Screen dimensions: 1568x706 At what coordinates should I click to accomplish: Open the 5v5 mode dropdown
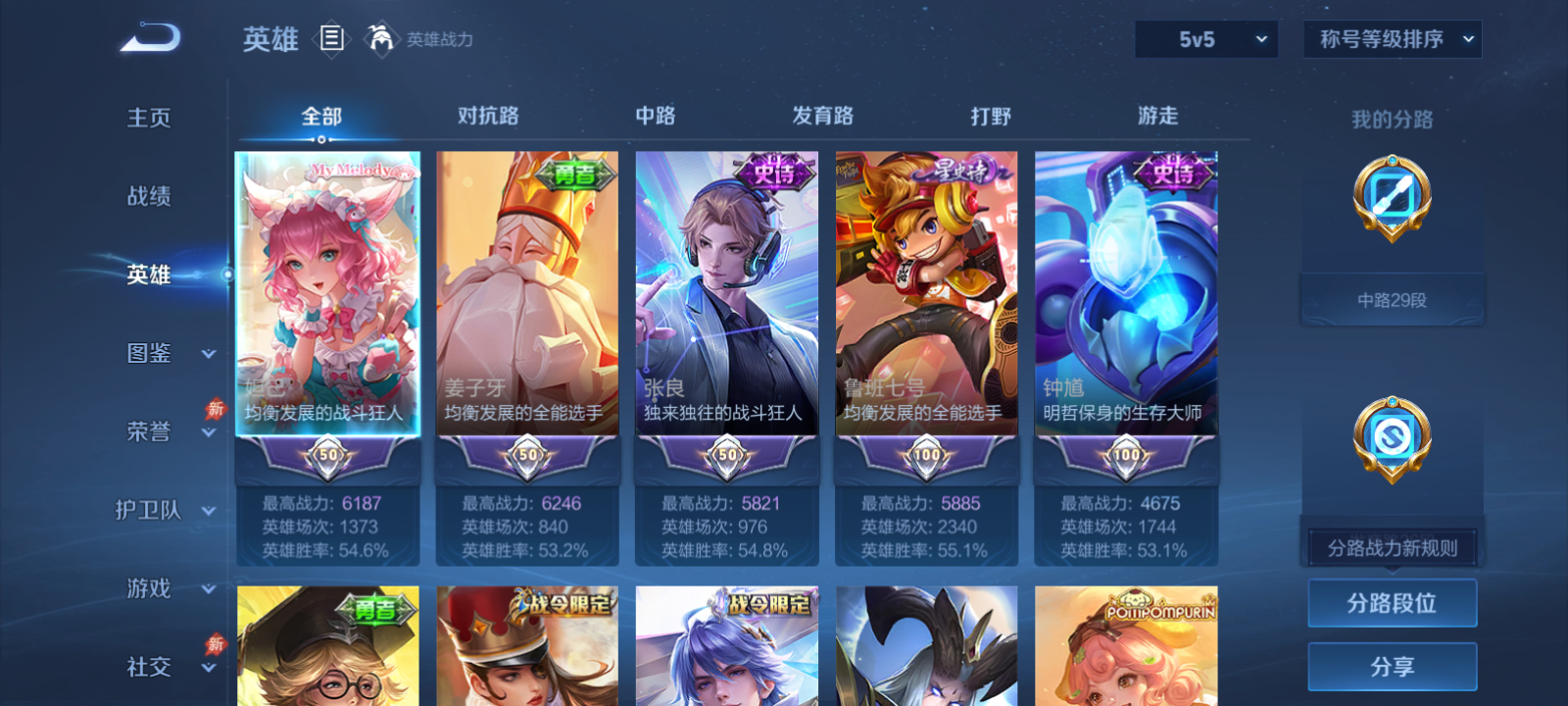pos(1206,39)
